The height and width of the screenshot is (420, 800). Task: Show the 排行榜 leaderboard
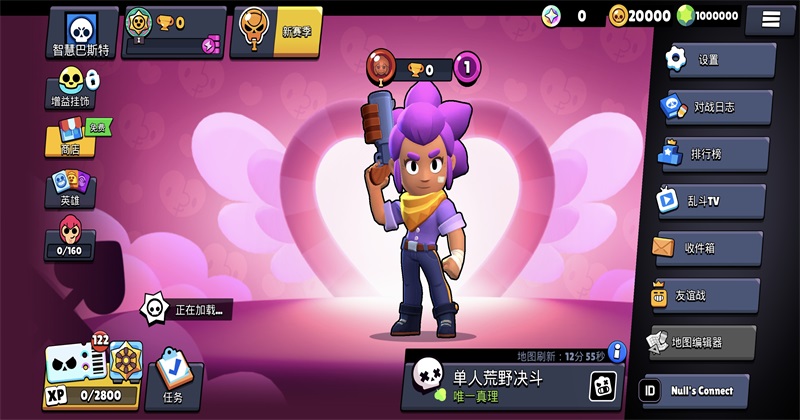(x=714, y=154)
